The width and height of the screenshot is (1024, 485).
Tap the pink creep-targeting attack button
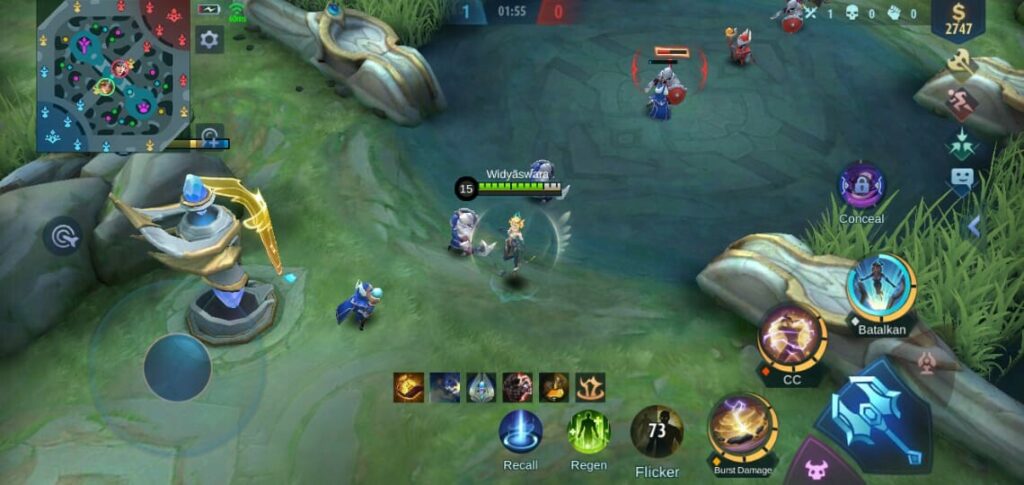coord(816,467)
